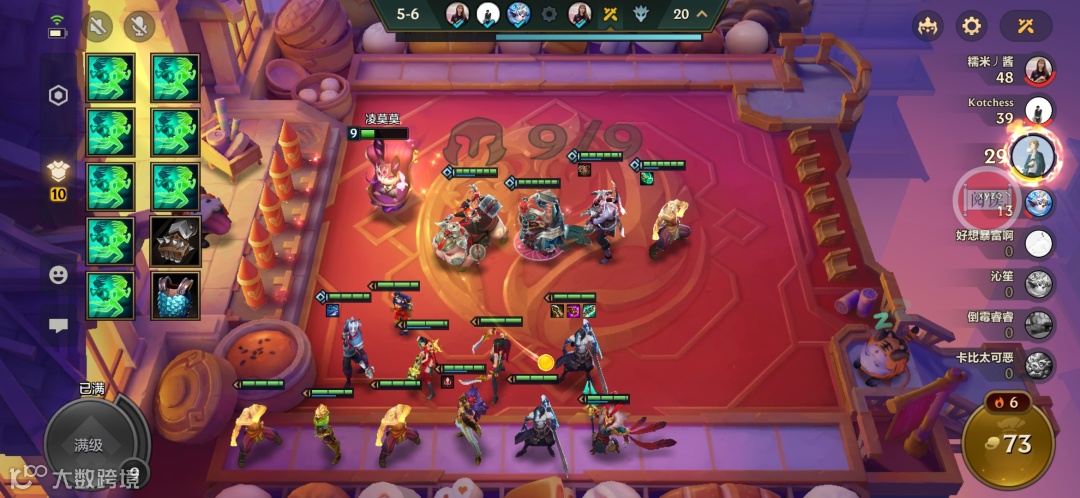Toggle the item inventory panel icon
Screen dimensions: 1080x498
pos(58,173)
